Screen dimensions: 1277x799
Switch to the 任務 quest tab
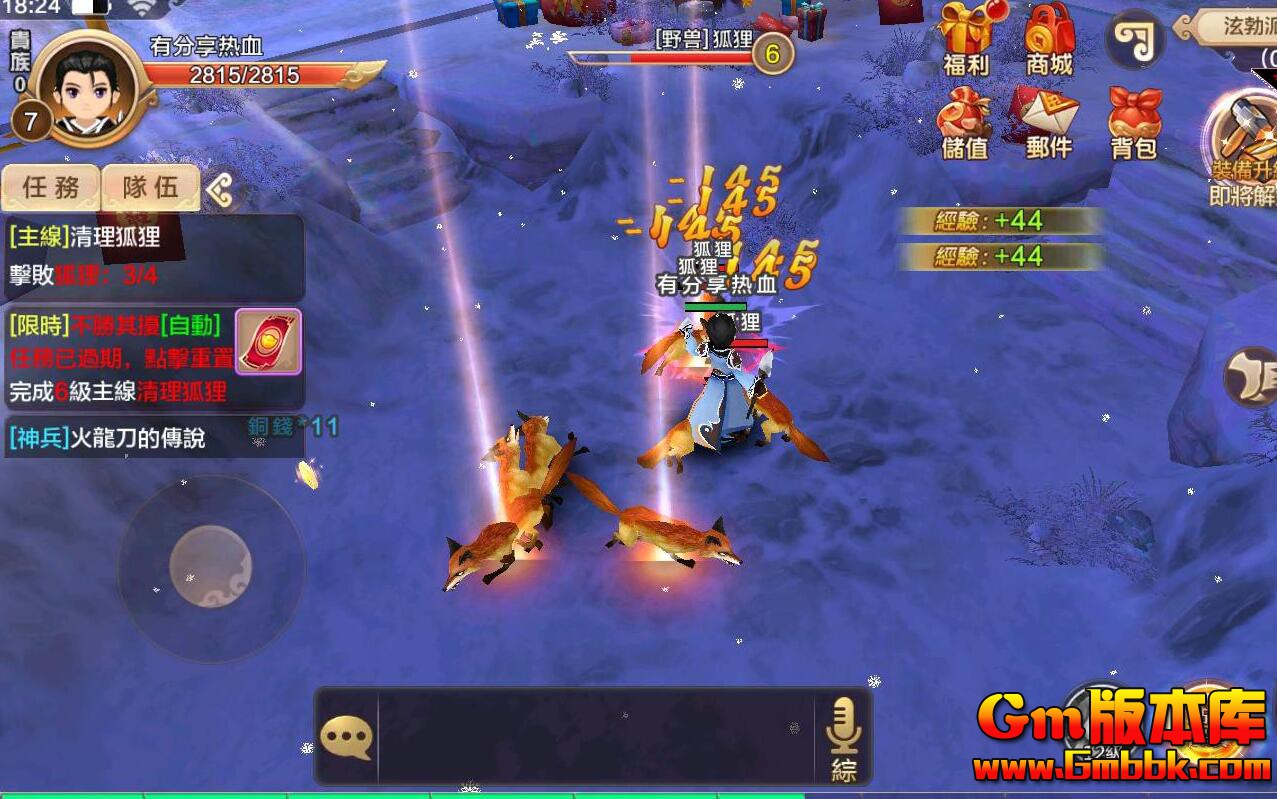51,187
